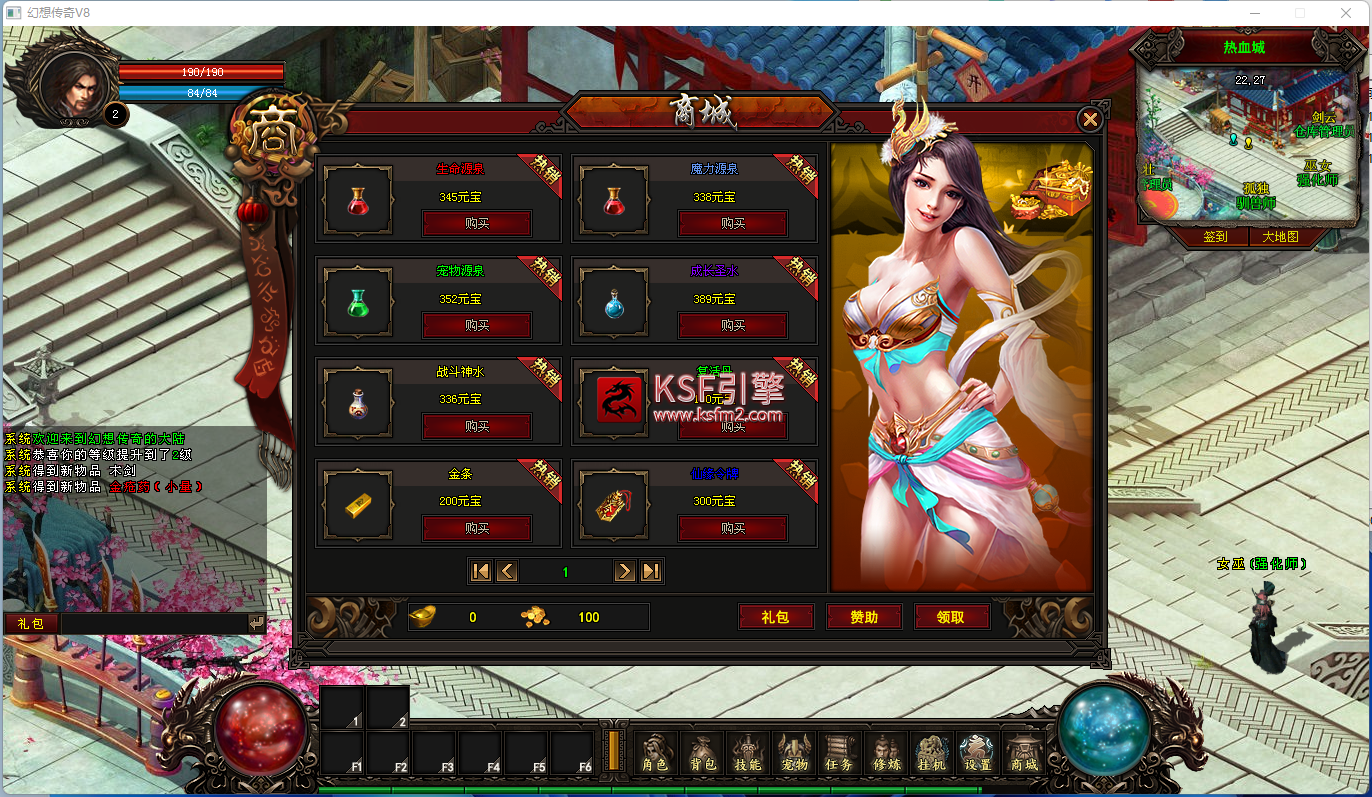Buy 生命源泉 for 345元宝

477,223
